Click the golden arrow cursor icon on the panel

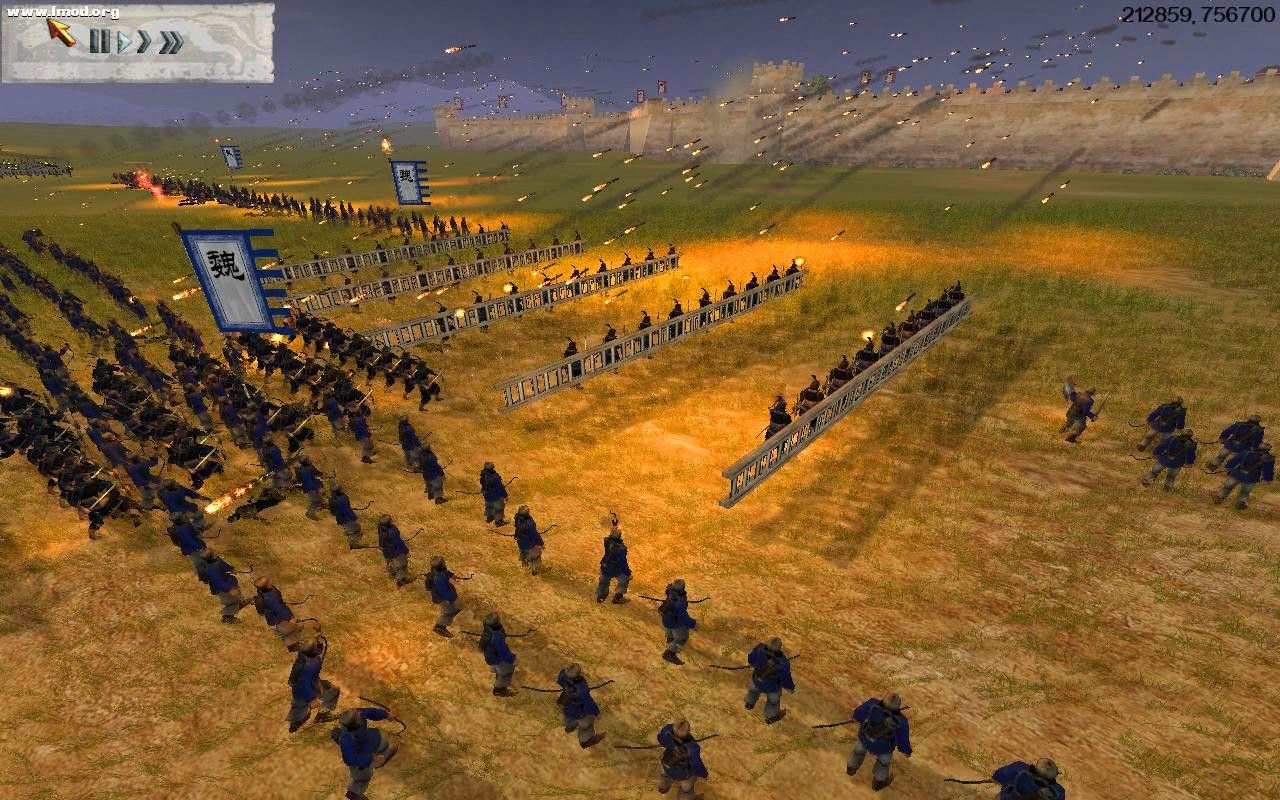pos(57,33)
